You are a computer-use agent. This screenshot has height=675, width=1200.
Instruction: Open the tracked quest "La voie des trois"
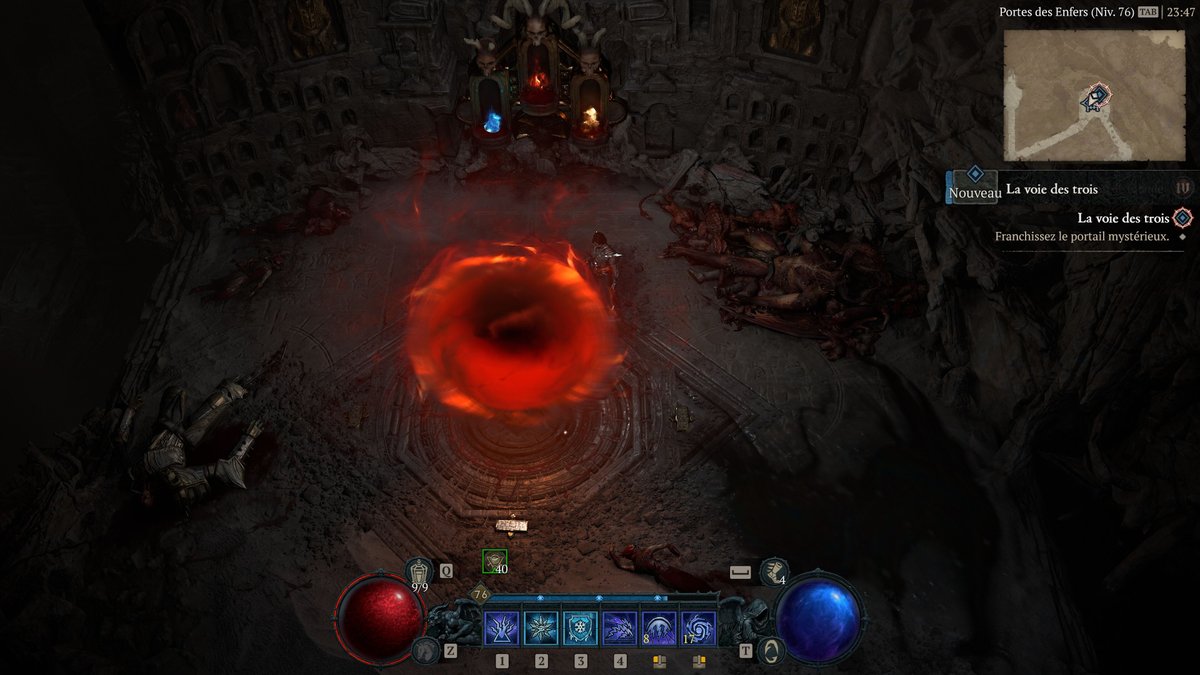point(1123,218)
